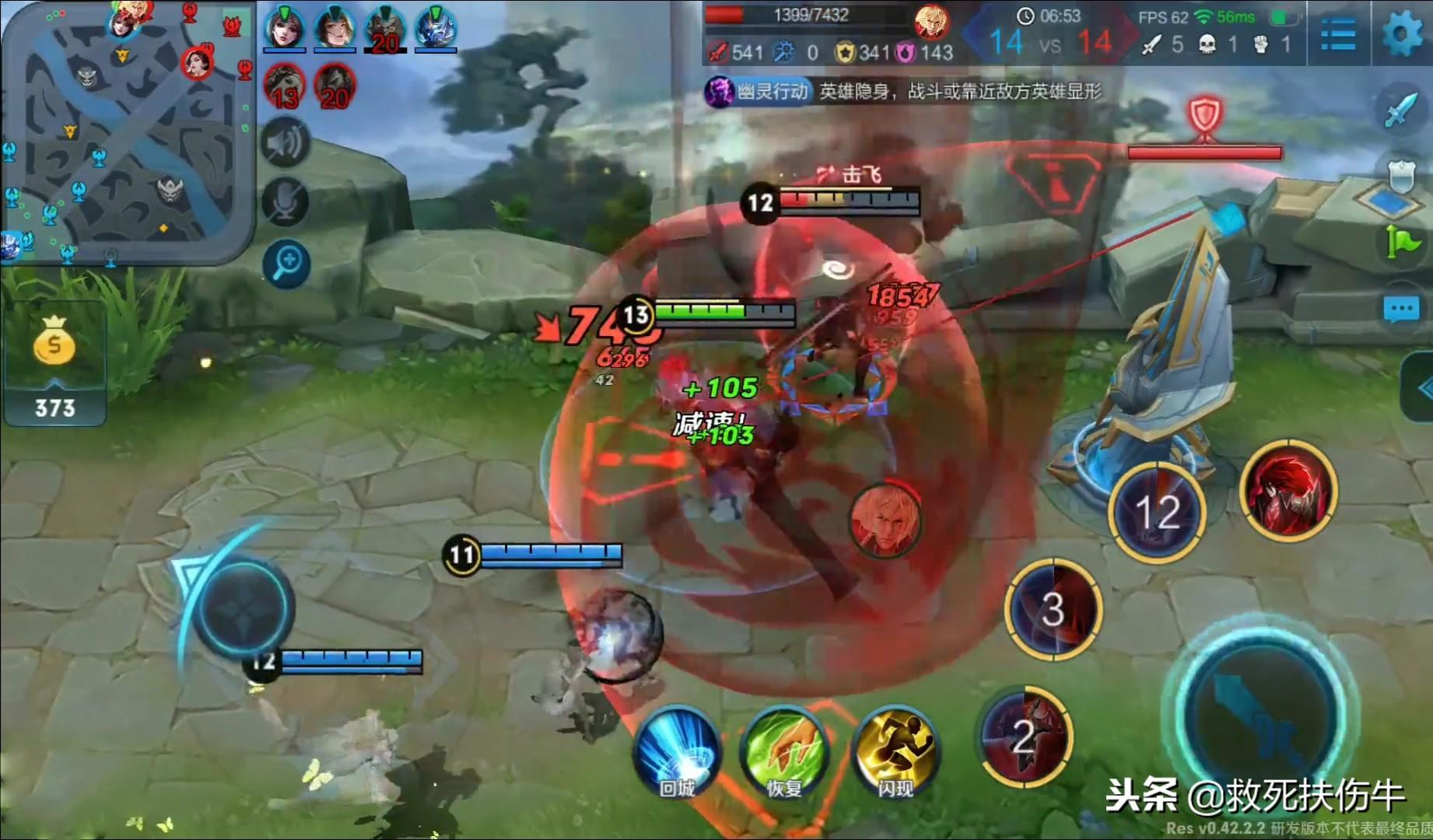Toggle the microphone voice button

(x=286, y=202)
